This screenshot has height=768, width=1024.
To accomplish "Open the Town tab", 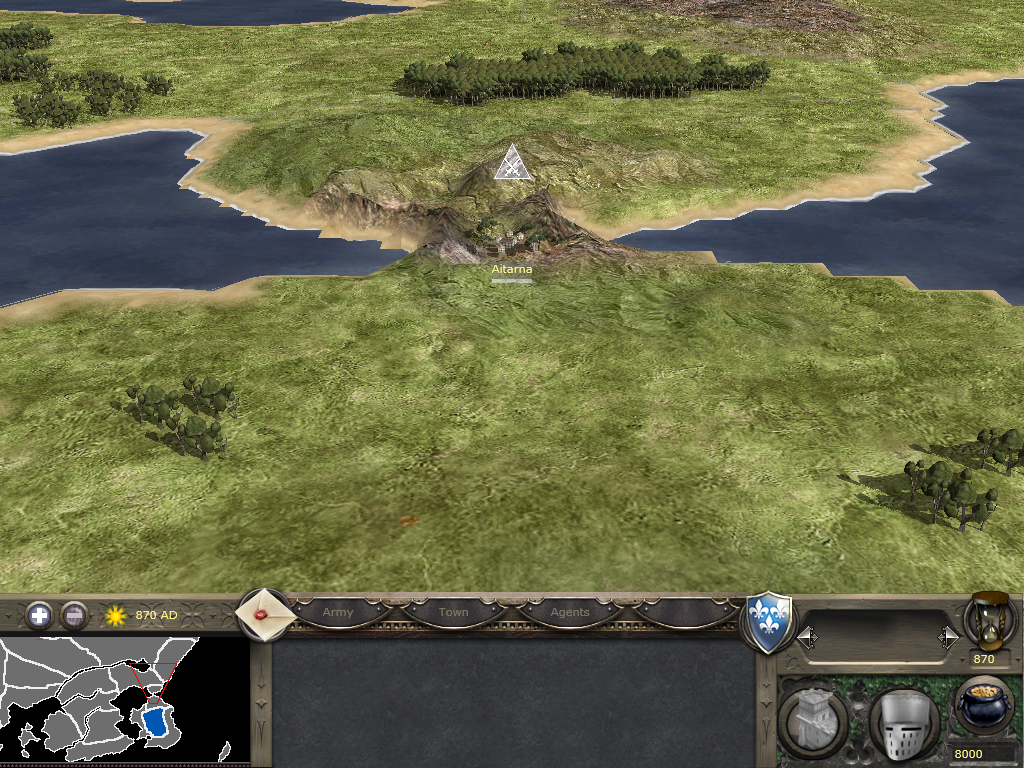I will pos(454,612).
